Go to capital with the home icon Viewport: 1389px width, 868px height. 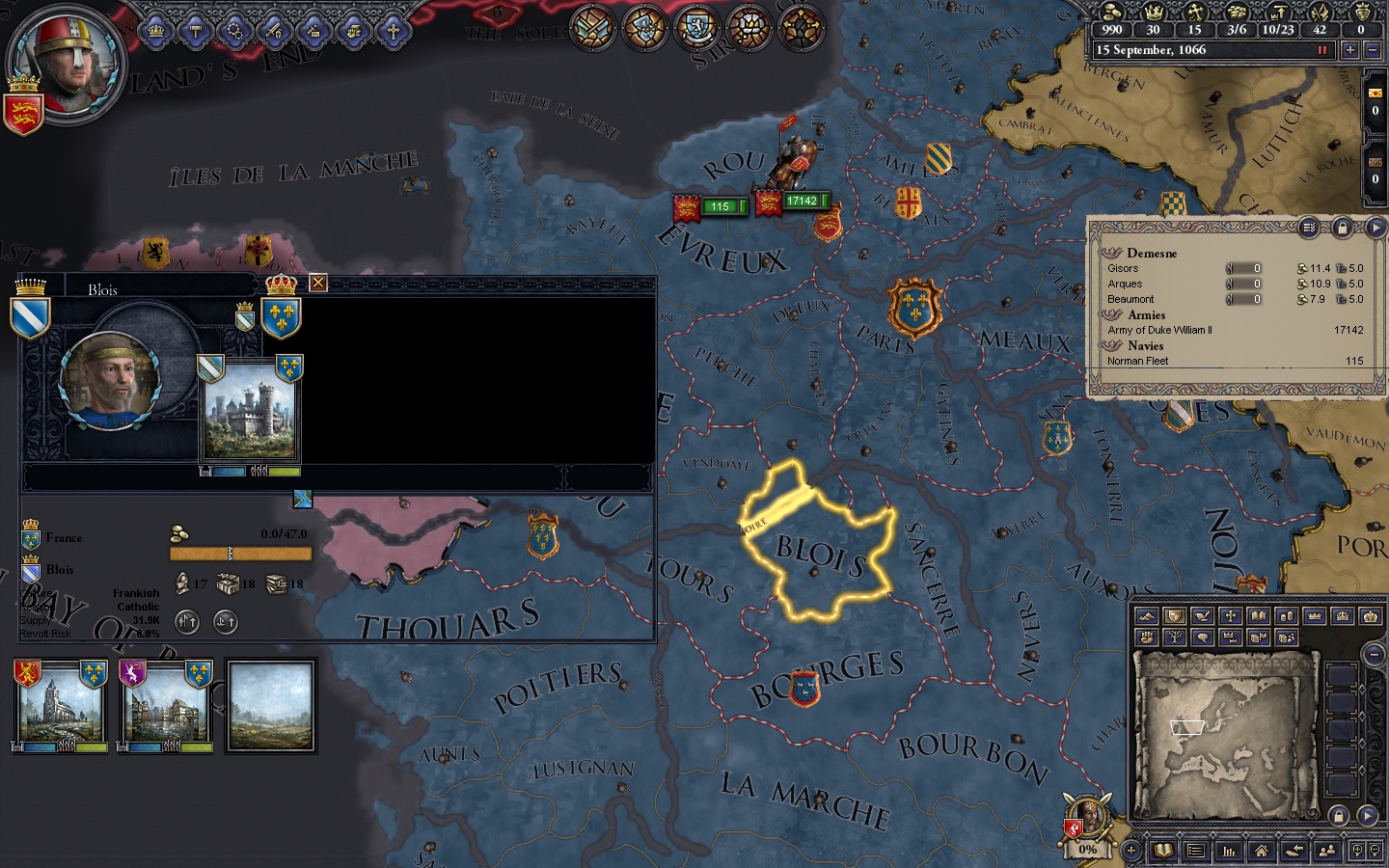(1261, 851)
